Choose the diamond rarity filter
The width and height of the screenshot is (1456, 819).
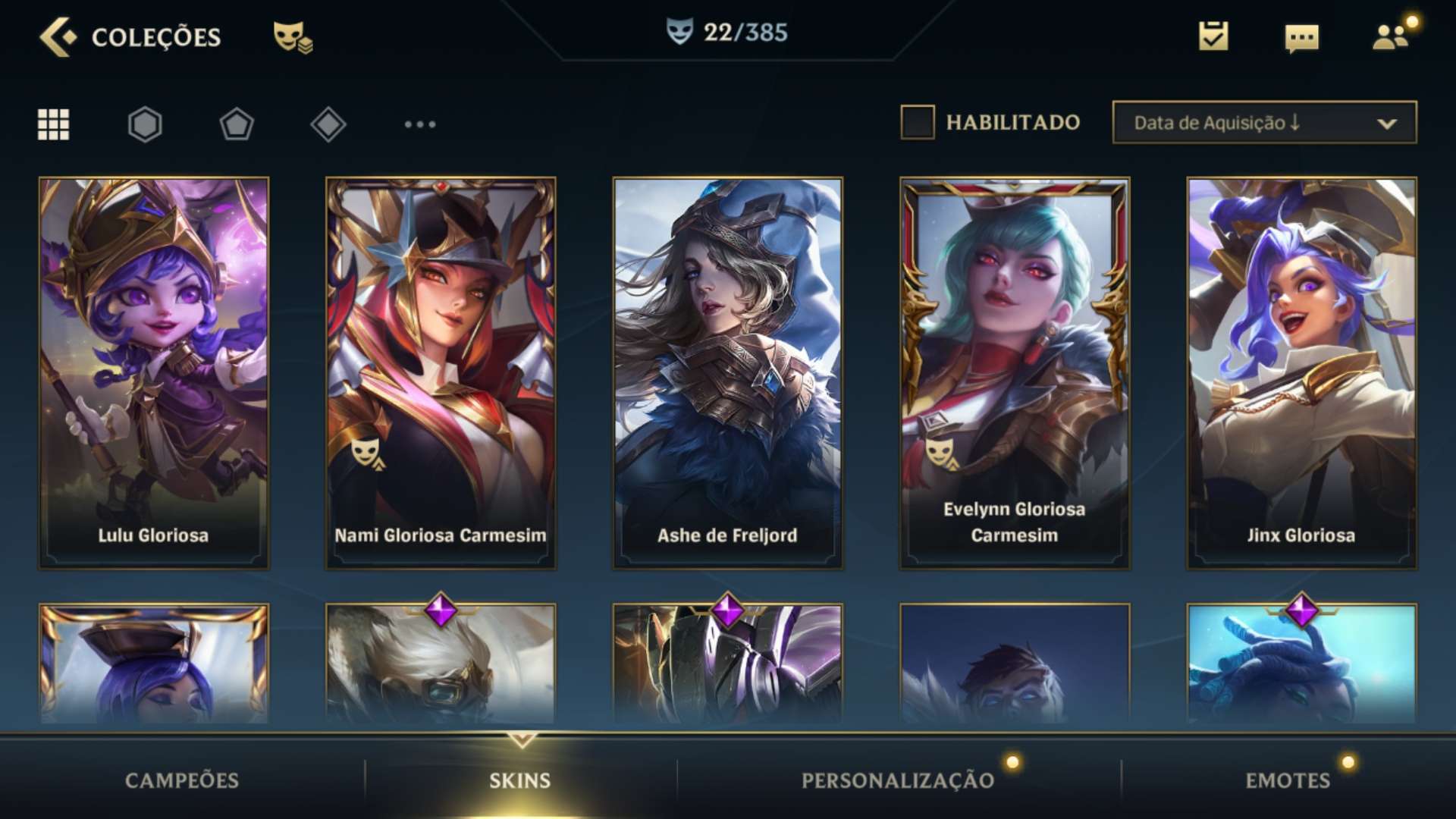tap(328, 124)
